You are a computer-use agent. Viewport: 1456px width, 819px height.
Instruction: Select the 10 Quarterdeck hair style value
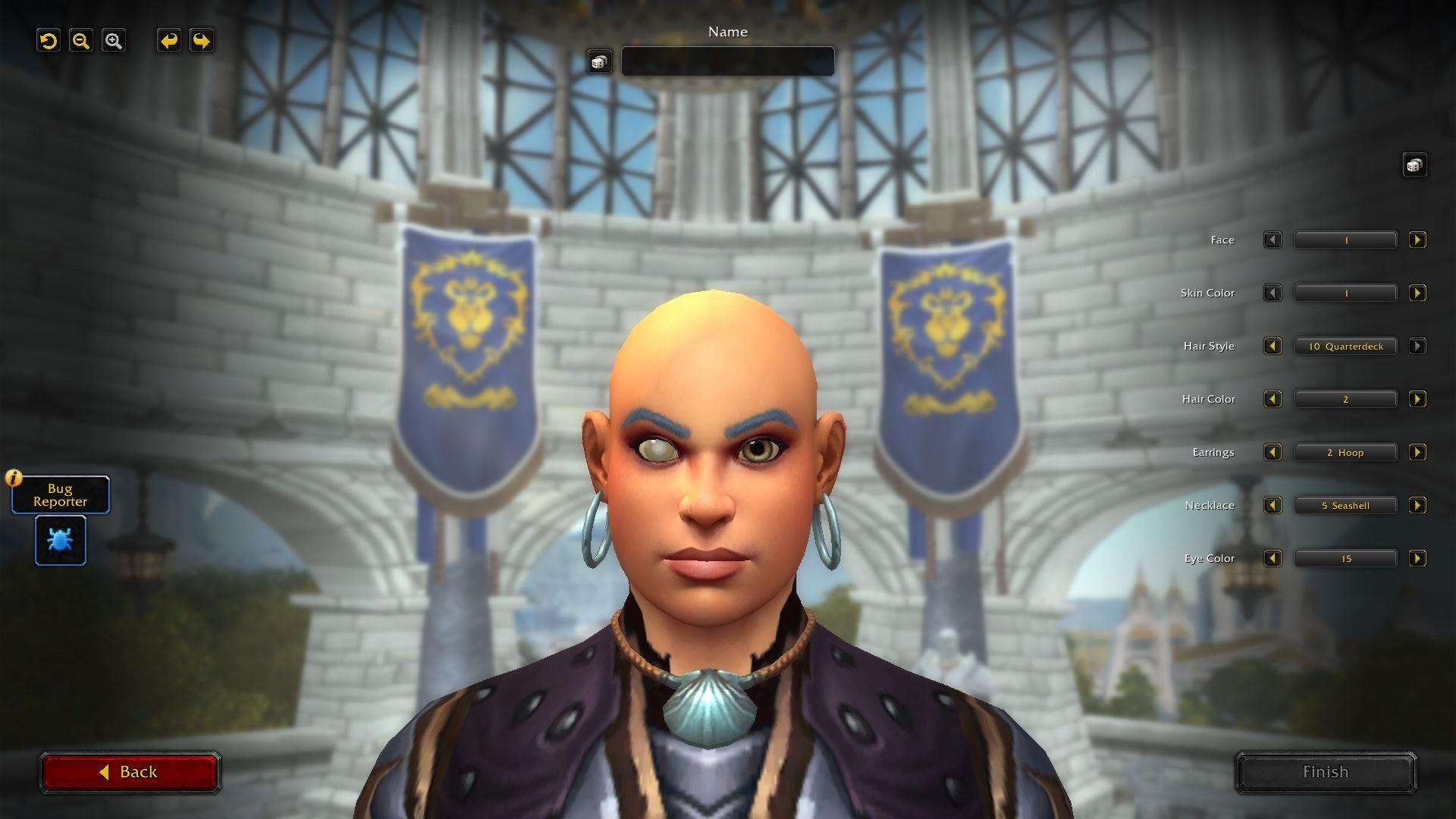point(1345,346)
